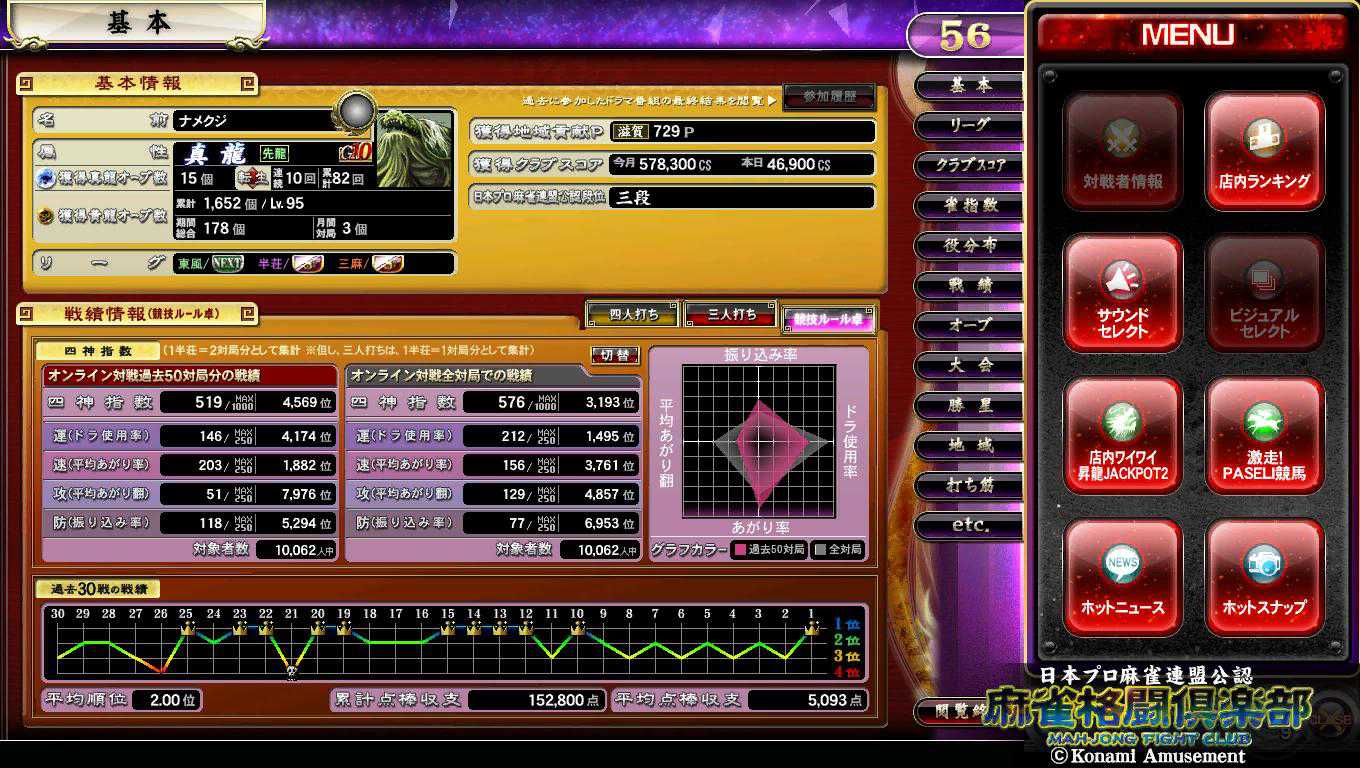
Task: Open 店内ランキング from the menu
Action: click(1264, 152)
